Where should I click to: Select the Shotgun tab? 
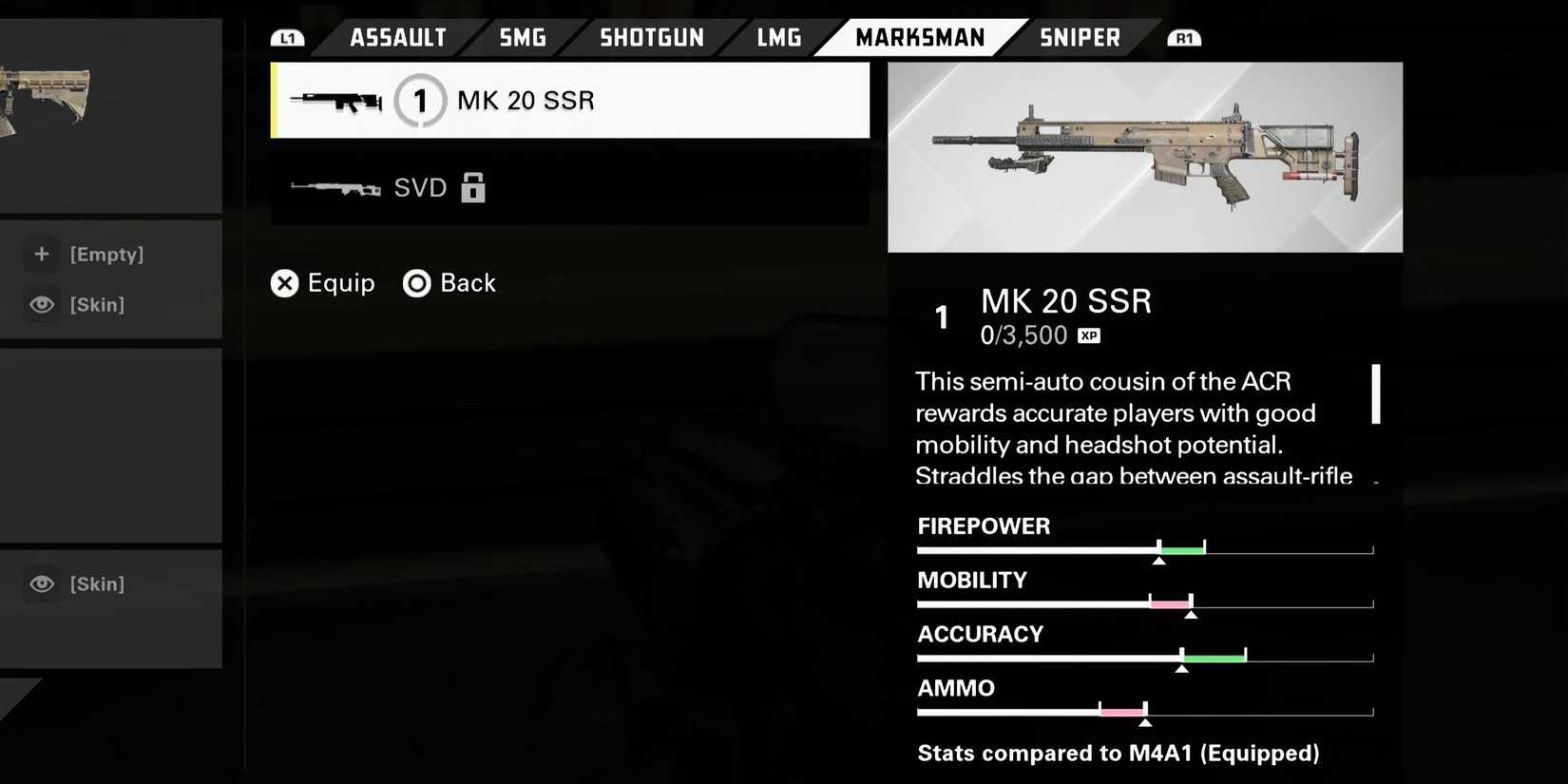click(652, 38)
